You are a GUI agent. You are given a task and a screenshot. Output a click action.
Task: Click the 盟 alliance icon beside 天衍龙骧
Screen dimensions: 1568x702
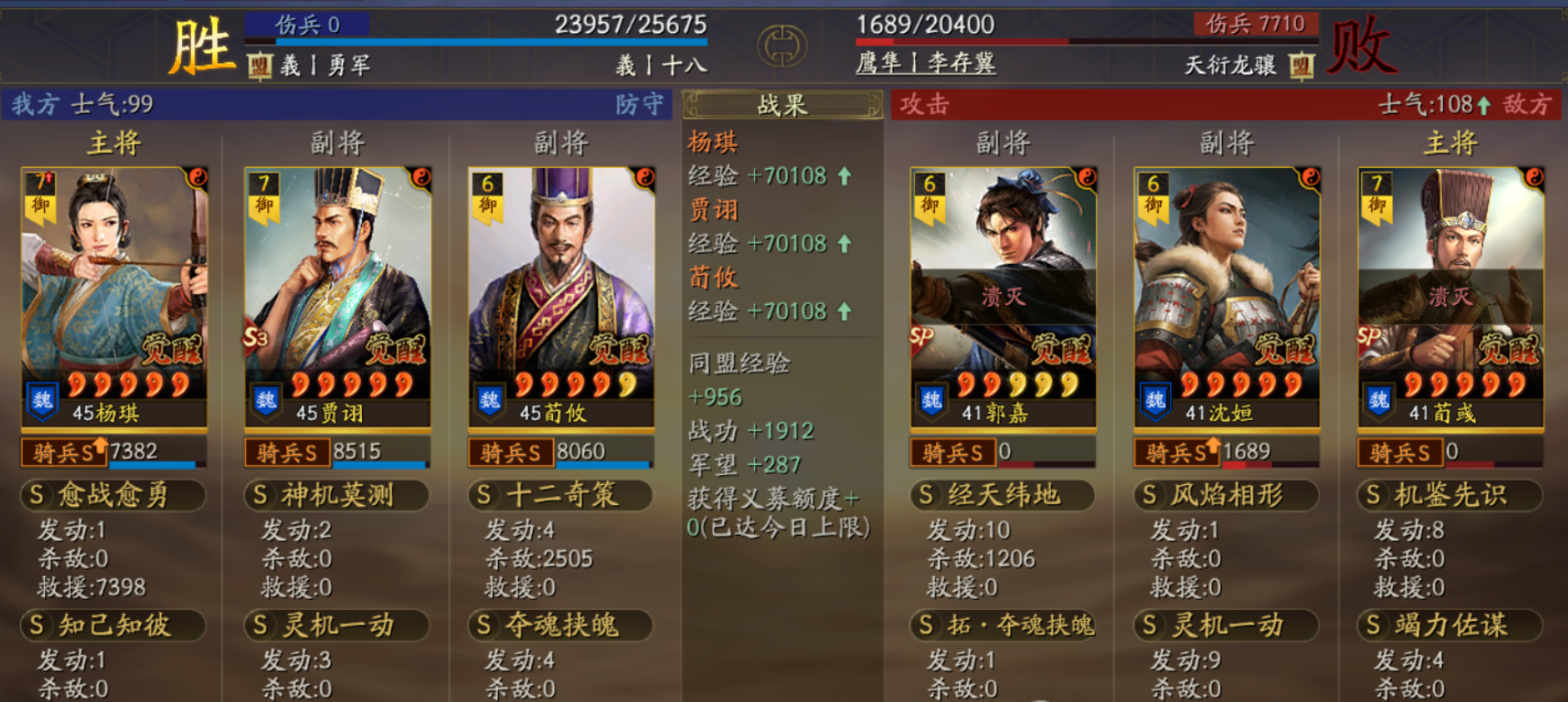1304,65
